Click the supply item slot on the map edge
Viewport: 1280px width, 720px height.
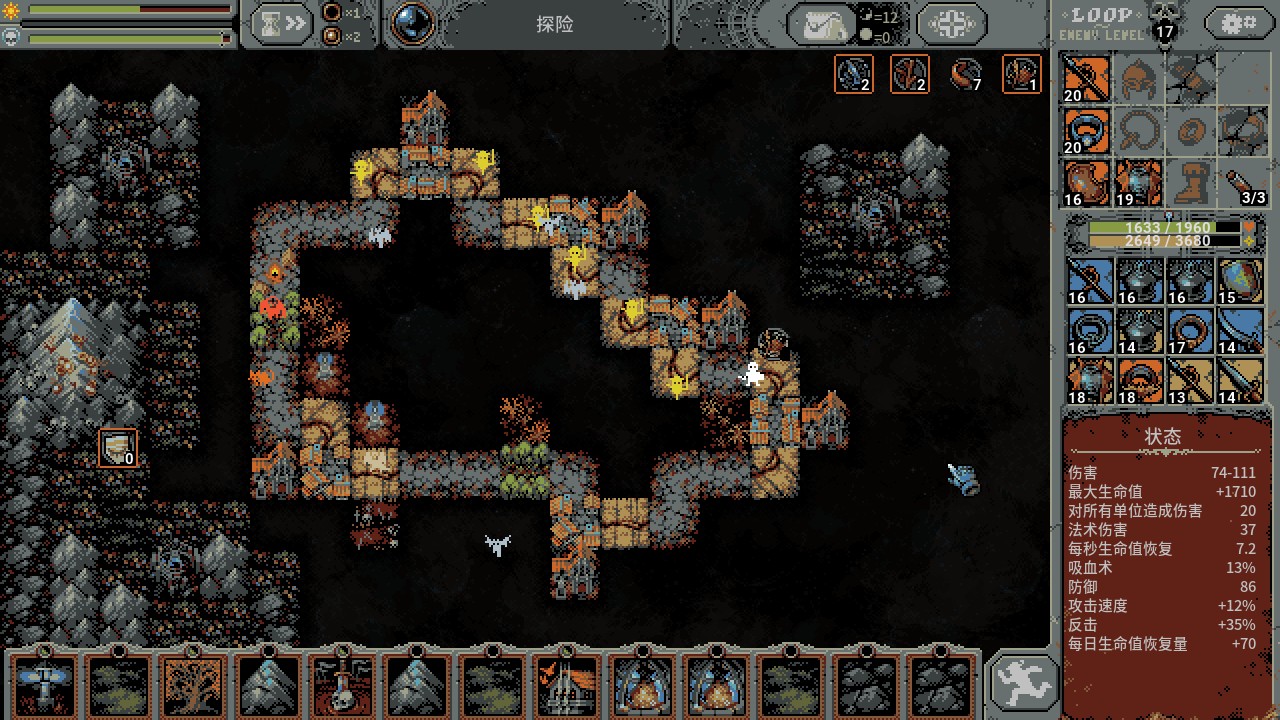tap(118, 447)
